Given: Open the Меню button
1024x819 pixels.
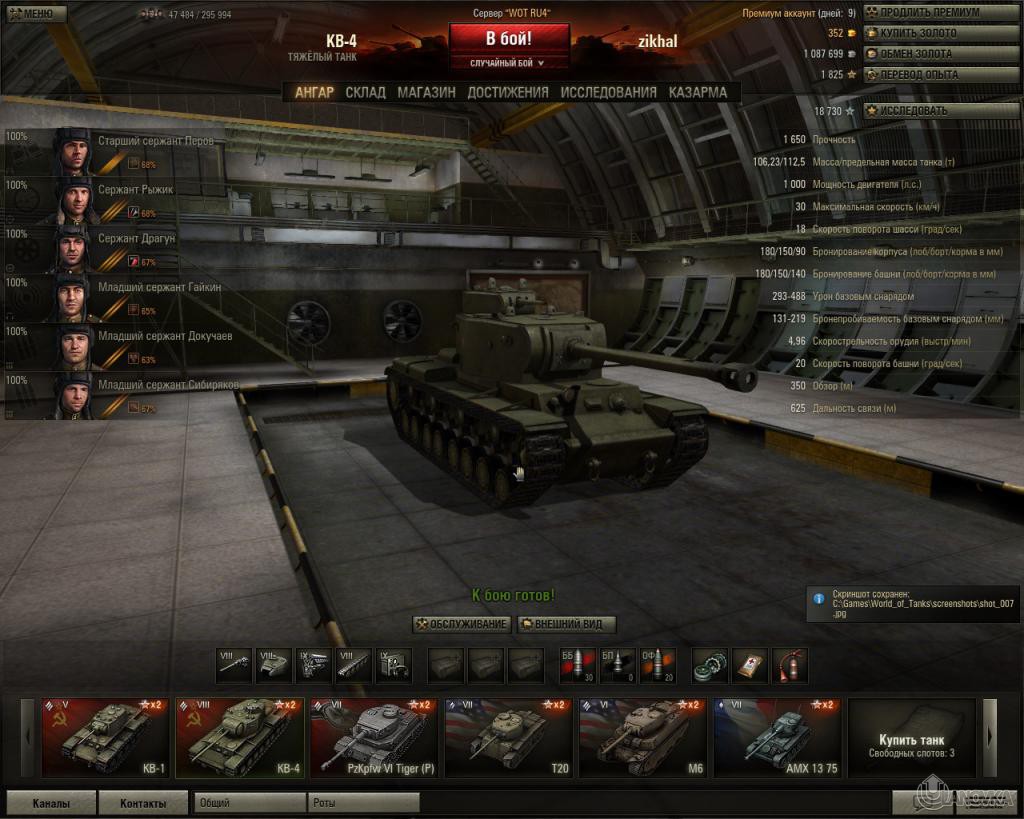Looking at the screenshot, I should pos(35,14).
